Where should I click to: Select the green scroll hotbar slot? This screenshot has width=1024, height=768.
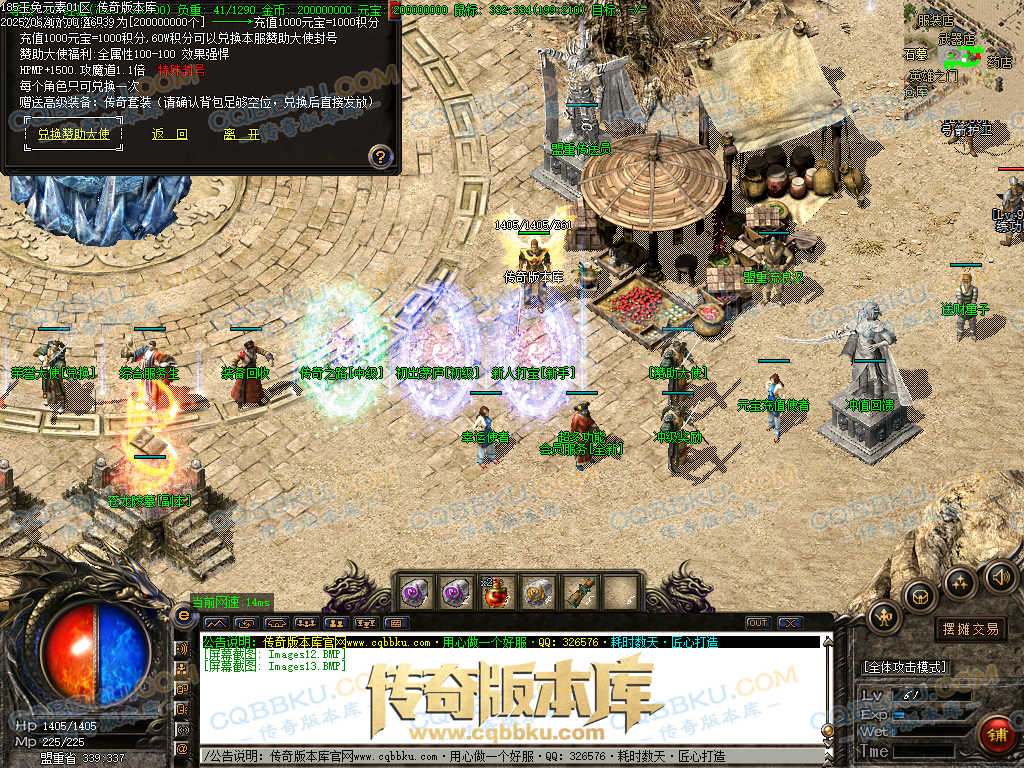(x=579, y=592)
